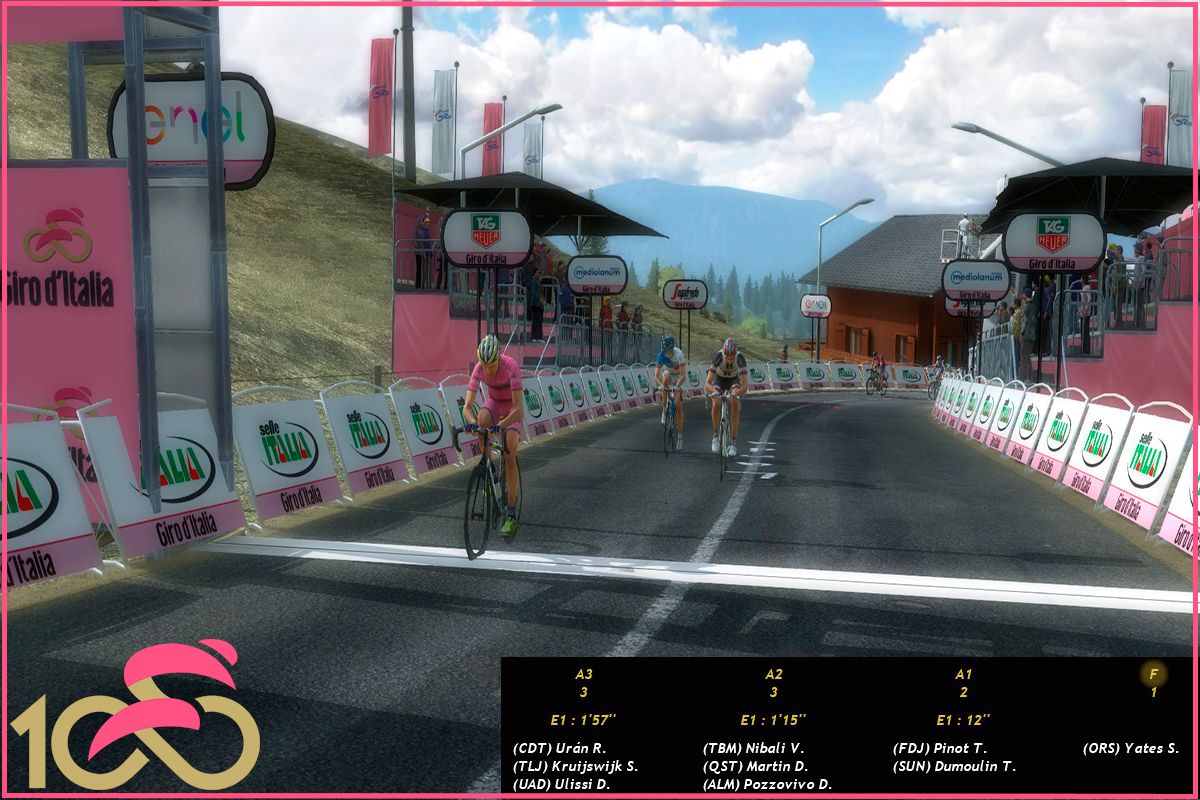
Task: Select the A1 group header
Action: 963,675
